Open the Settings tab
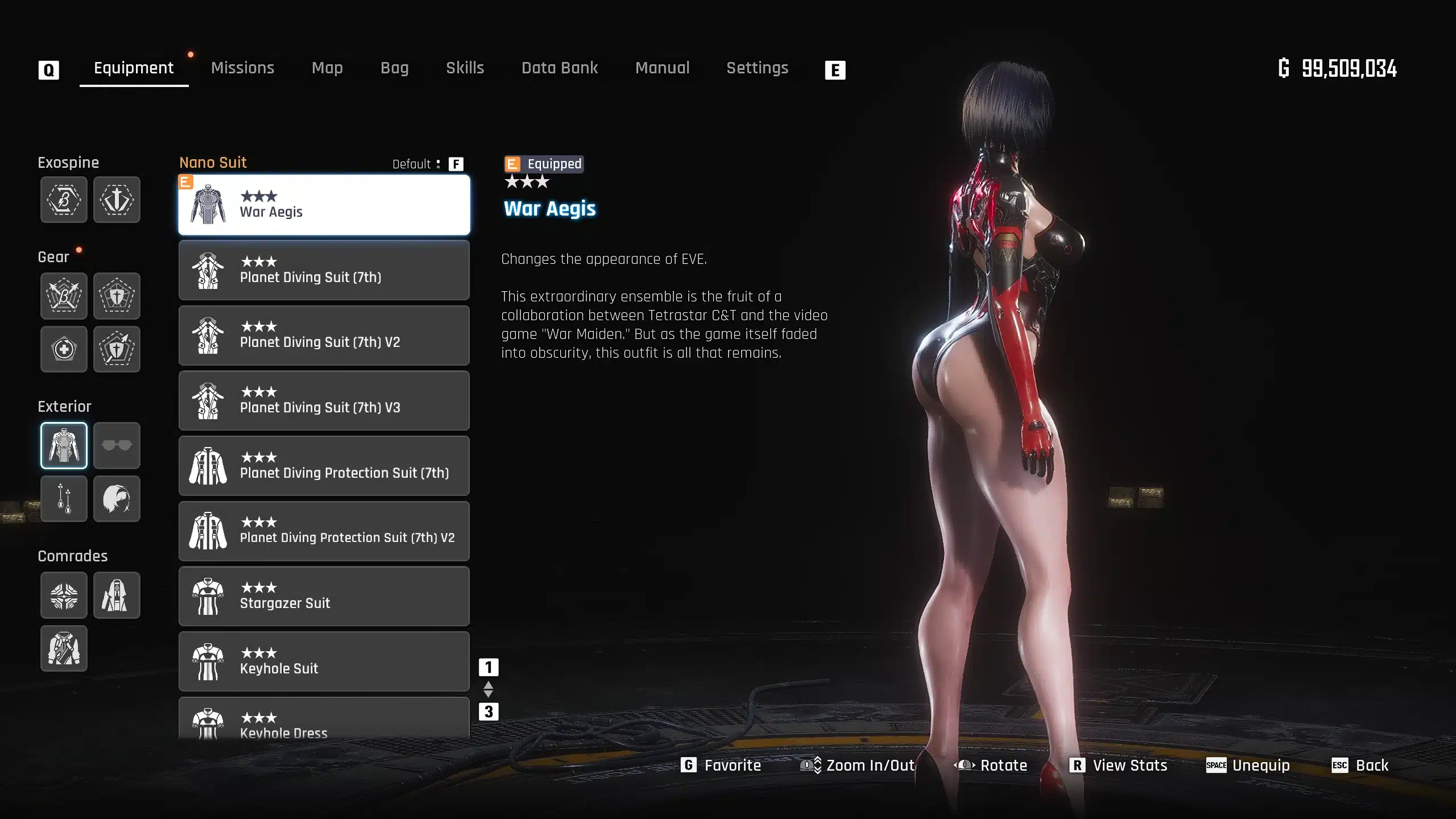The height and width of the screenshot is (819, 1456). click(757, 68)
